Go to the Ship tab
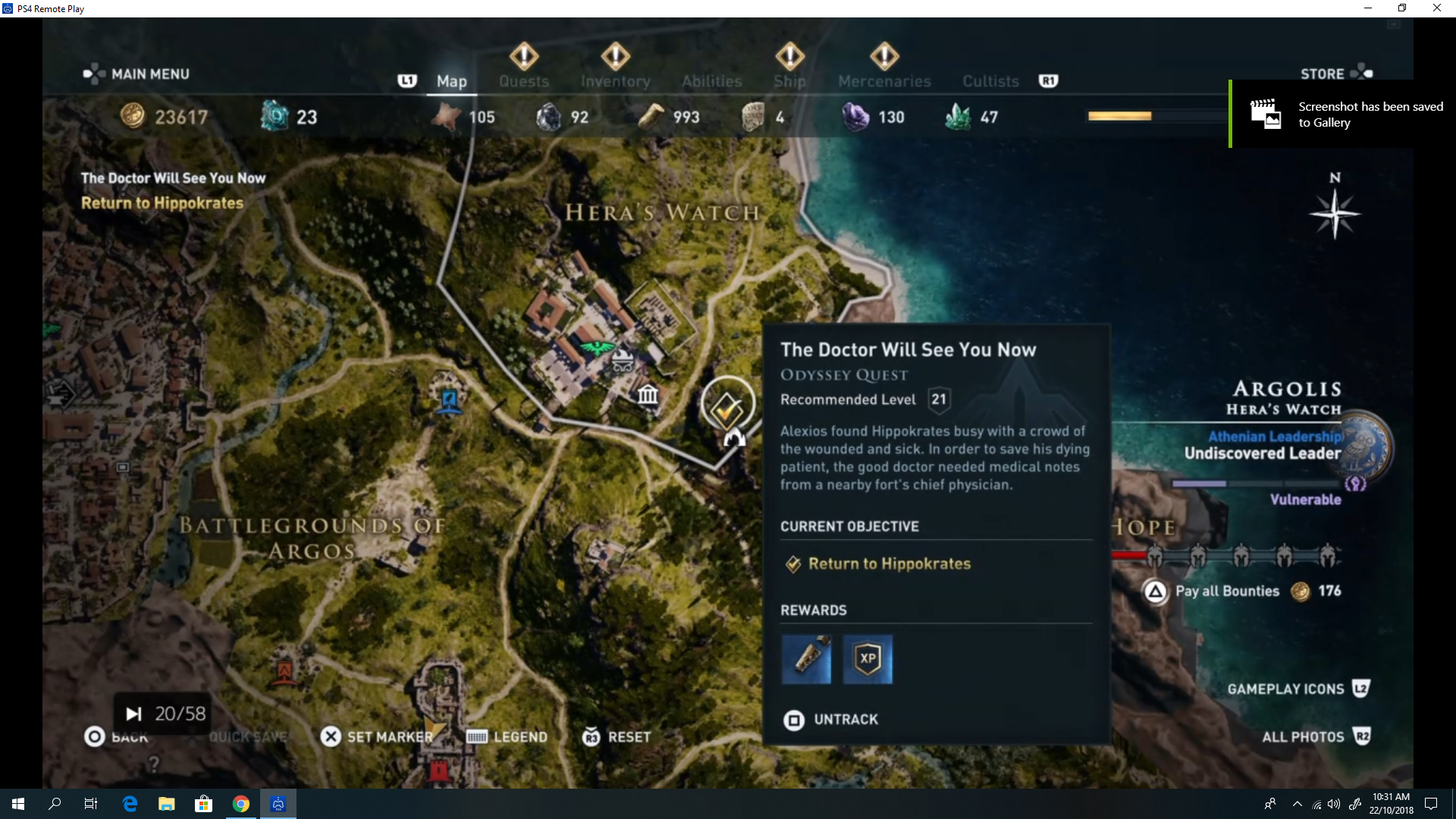 point(789,81)
